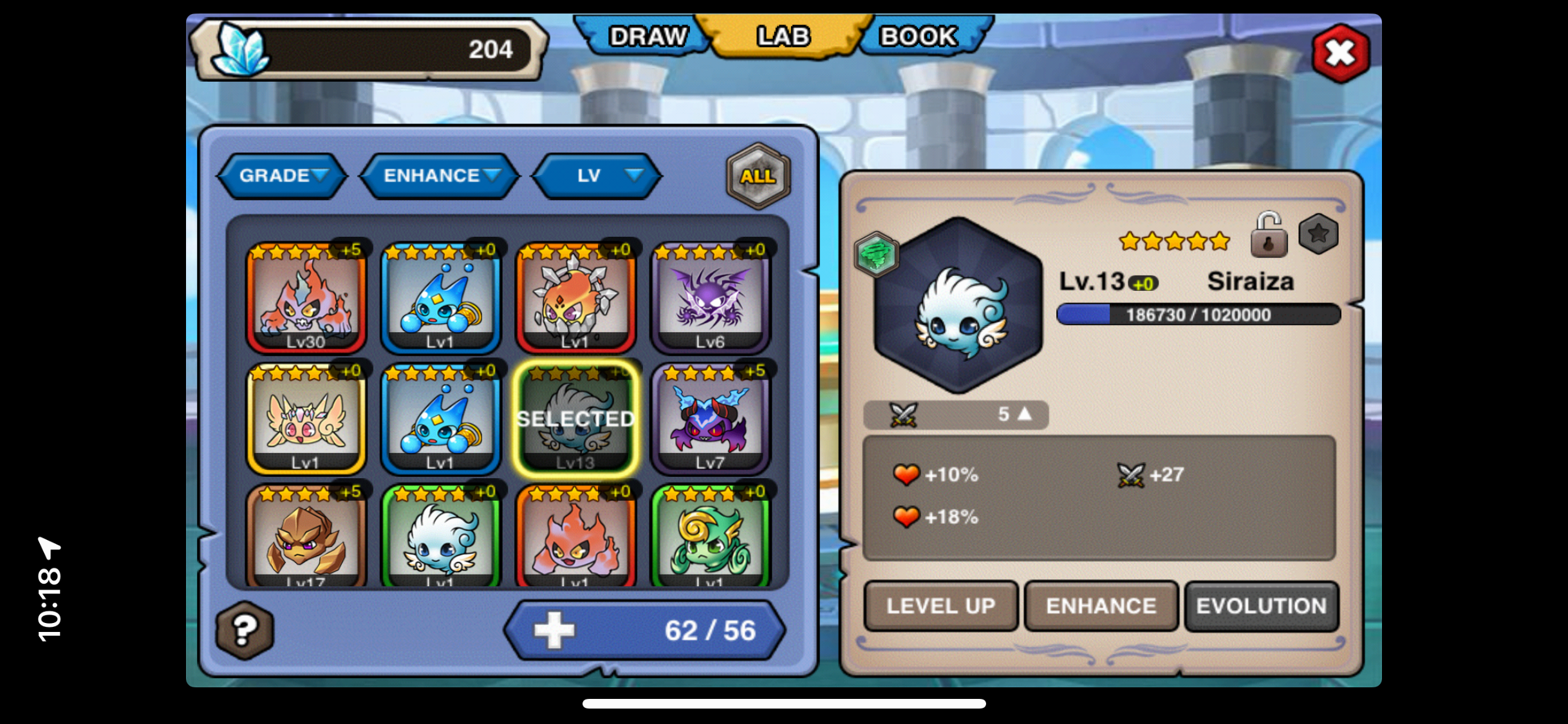Open the BOOK tab
The width and height of the screenshot is (1568, 724).
919,37
